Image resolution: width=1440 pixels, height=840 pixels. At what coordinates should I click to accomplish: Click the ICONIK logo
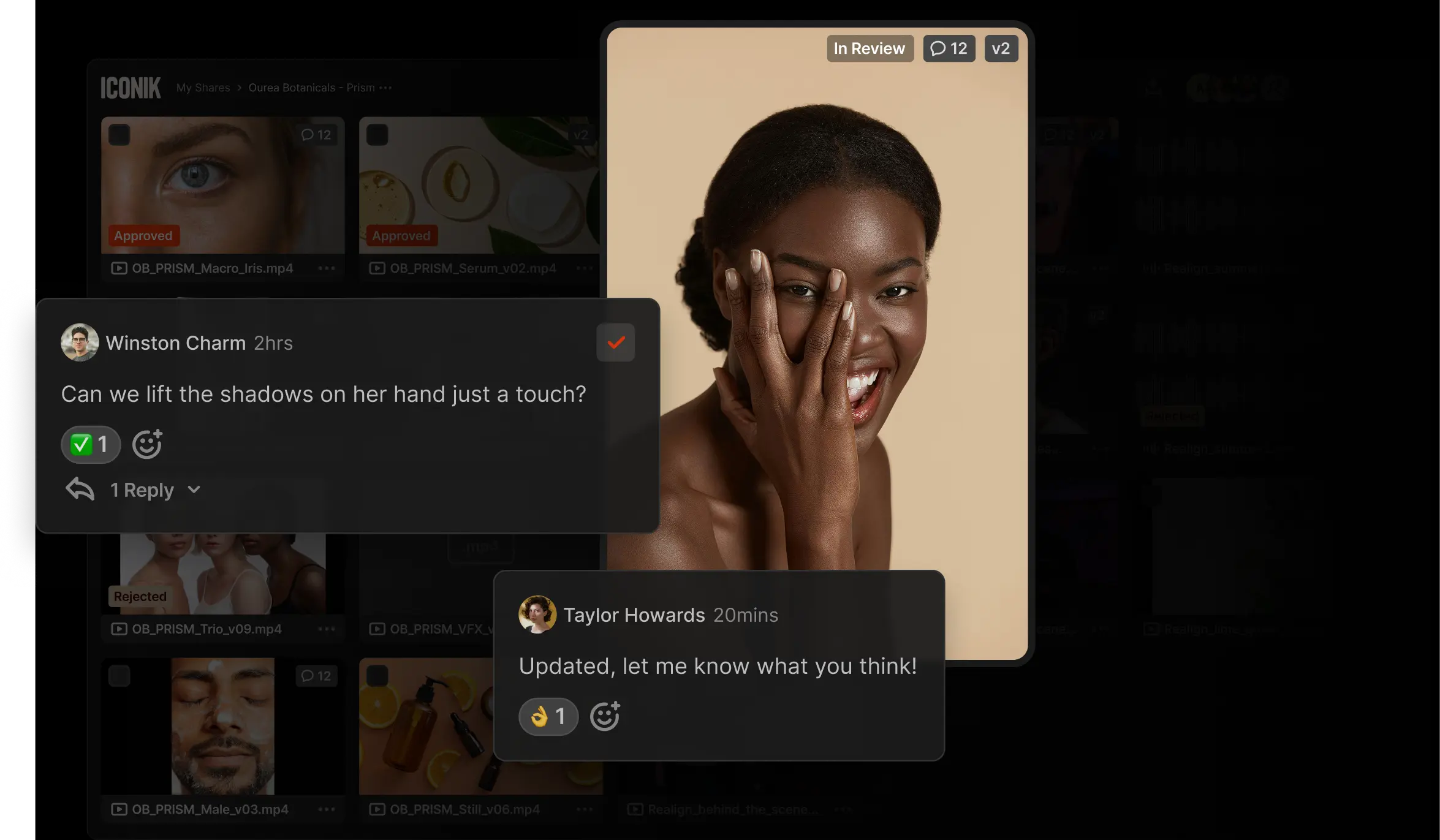point(130,87)
